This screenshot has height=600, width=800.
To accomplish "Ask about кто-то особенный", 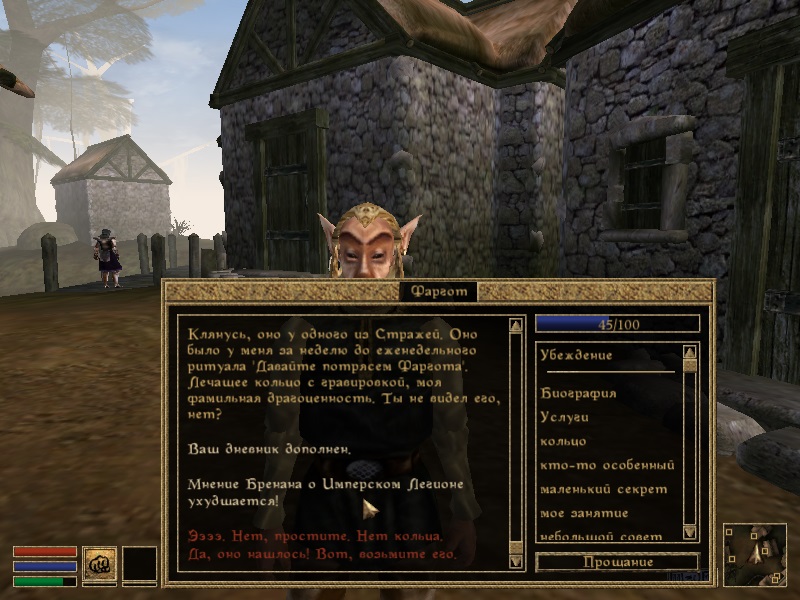I will pyautogui.click(x=607, y=465).
